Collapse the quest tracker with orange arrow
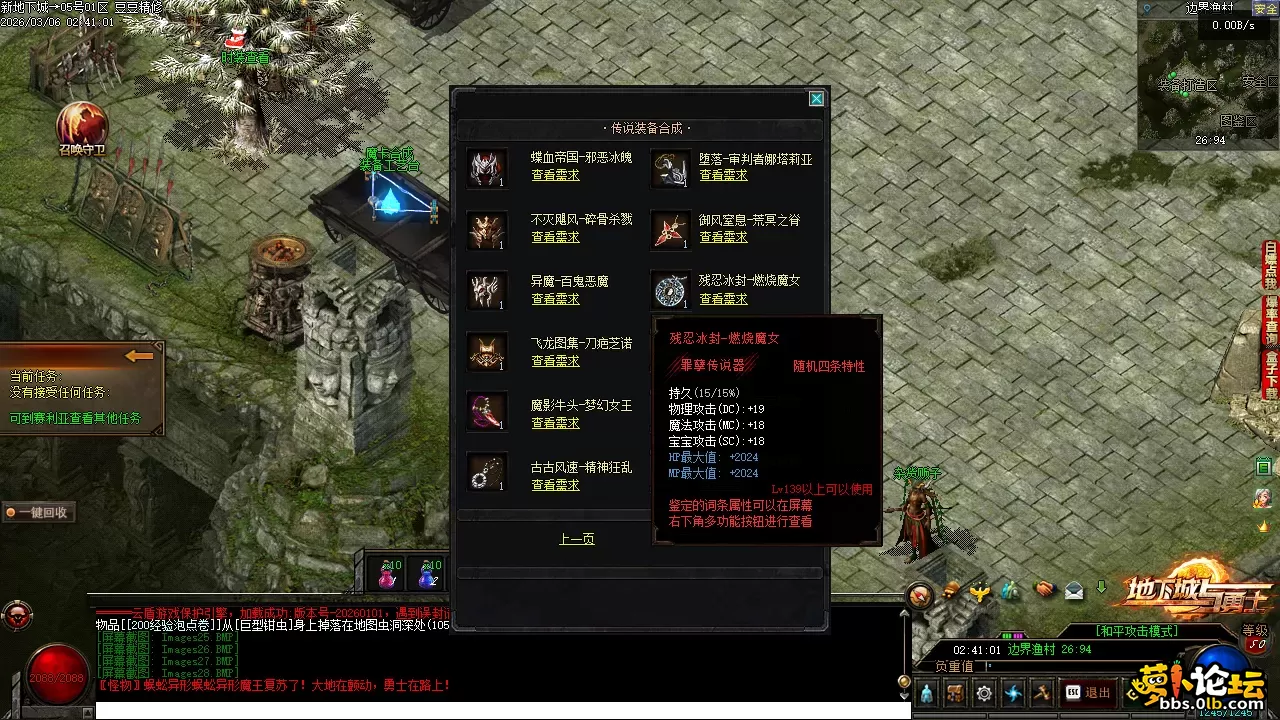 139,356
